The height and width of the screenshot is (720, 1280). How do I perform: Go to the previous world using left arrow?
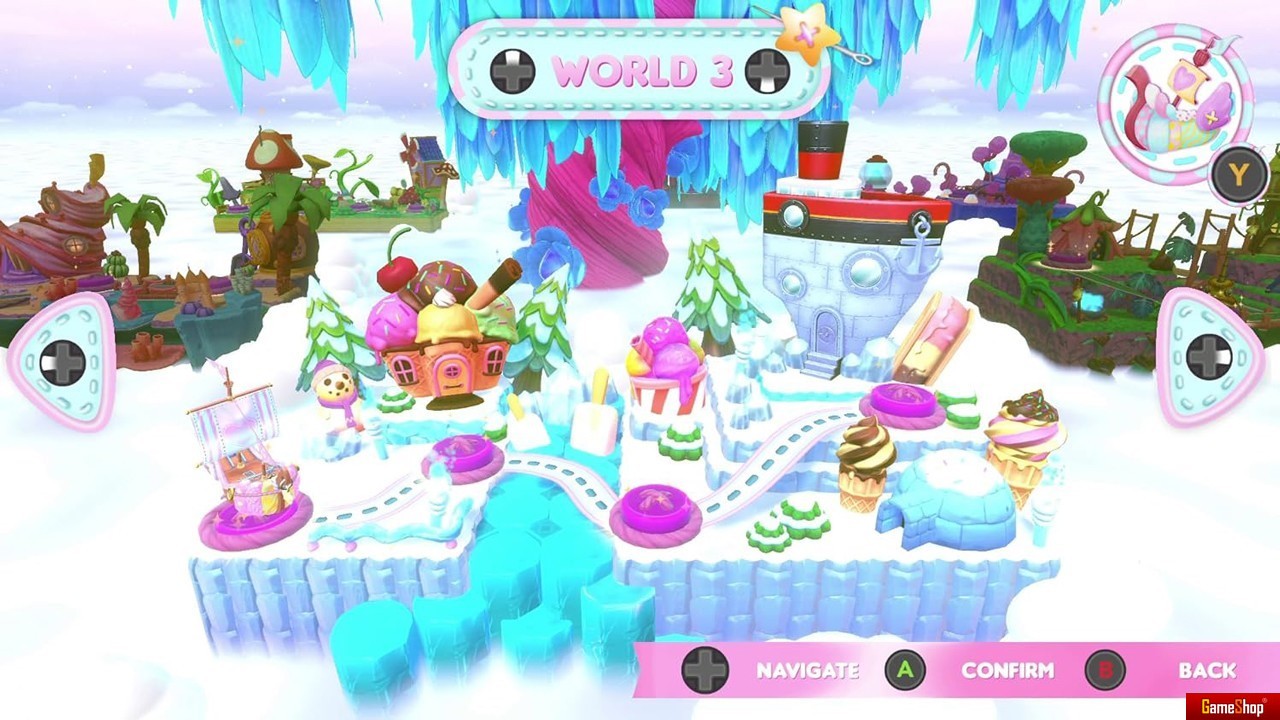(x=61, y=362)
